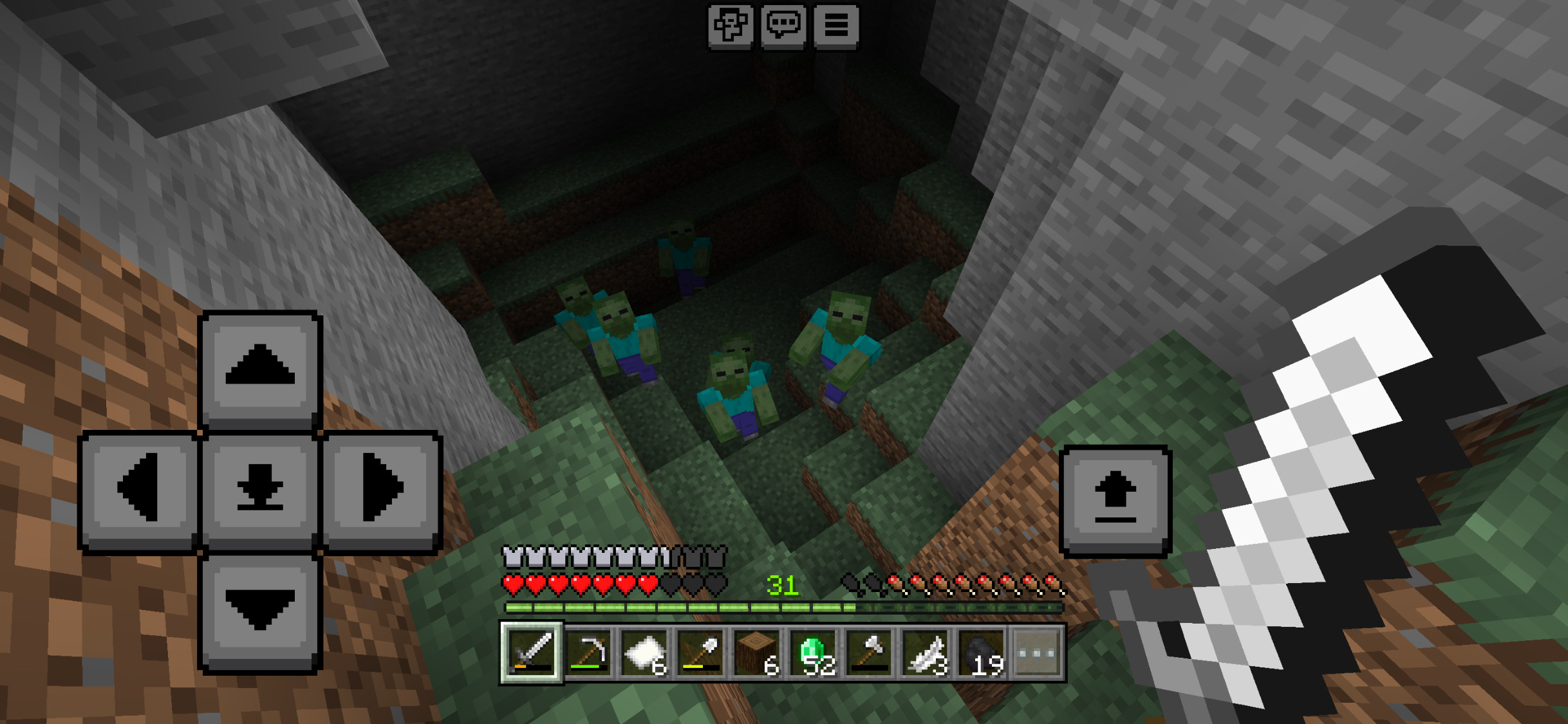
Task: Select the white wool hotbar slot
Action: (645, 653)
